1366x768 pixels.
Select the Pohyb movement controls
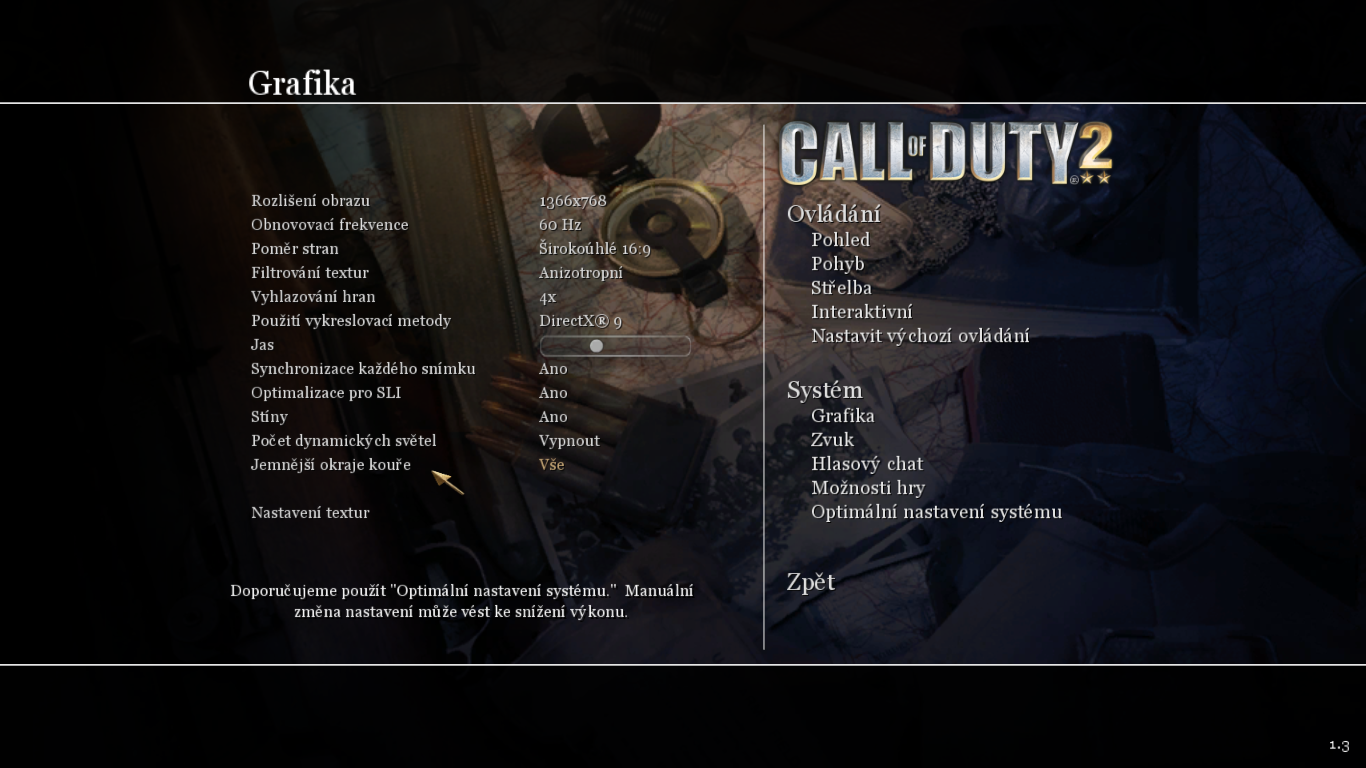[837, 264]
